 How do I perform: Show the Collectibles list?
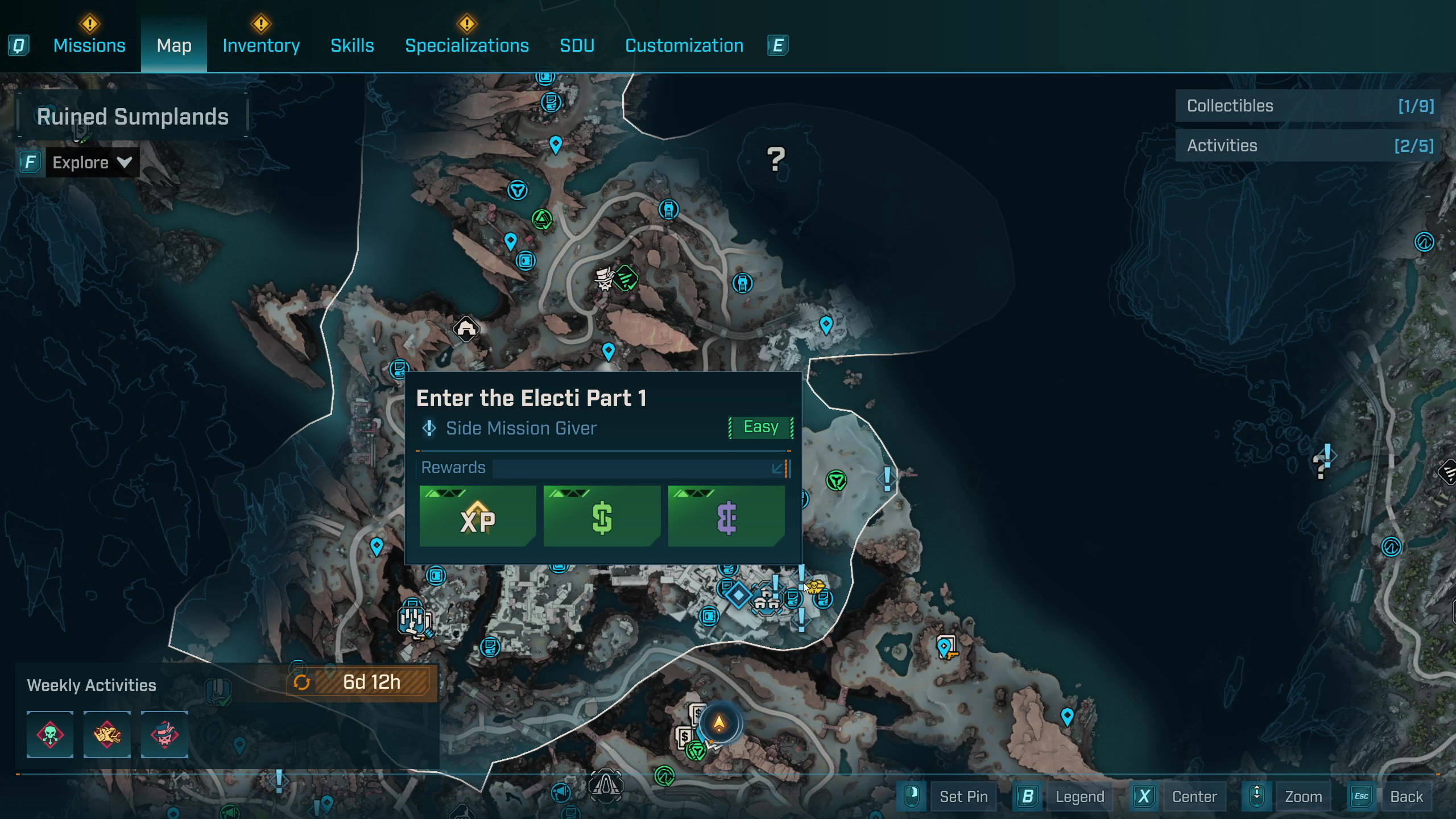click(x=1308, y=106)
